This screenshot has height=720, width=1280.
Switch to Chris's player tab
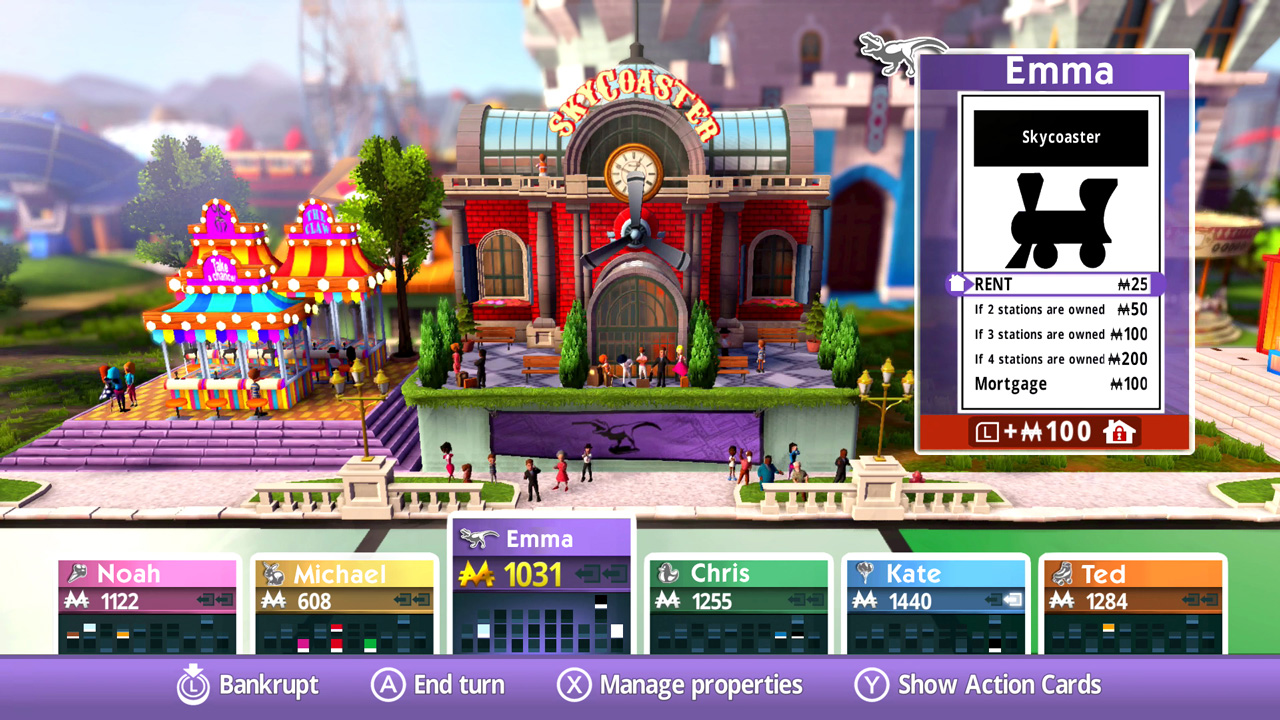point(739,573)
